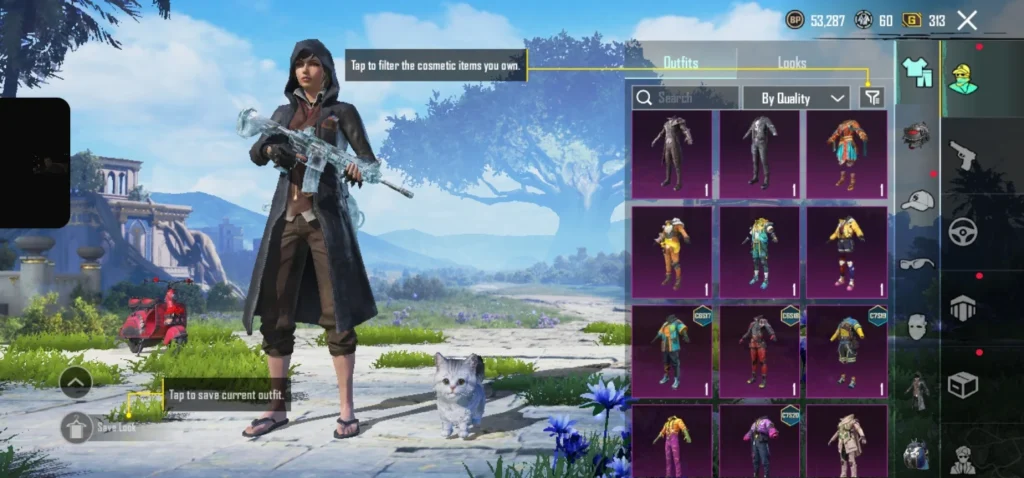The height and width of the screenshot is (478, 1024).
Task: Select the sunglasses eyewear category
Action: pos(917,264)
